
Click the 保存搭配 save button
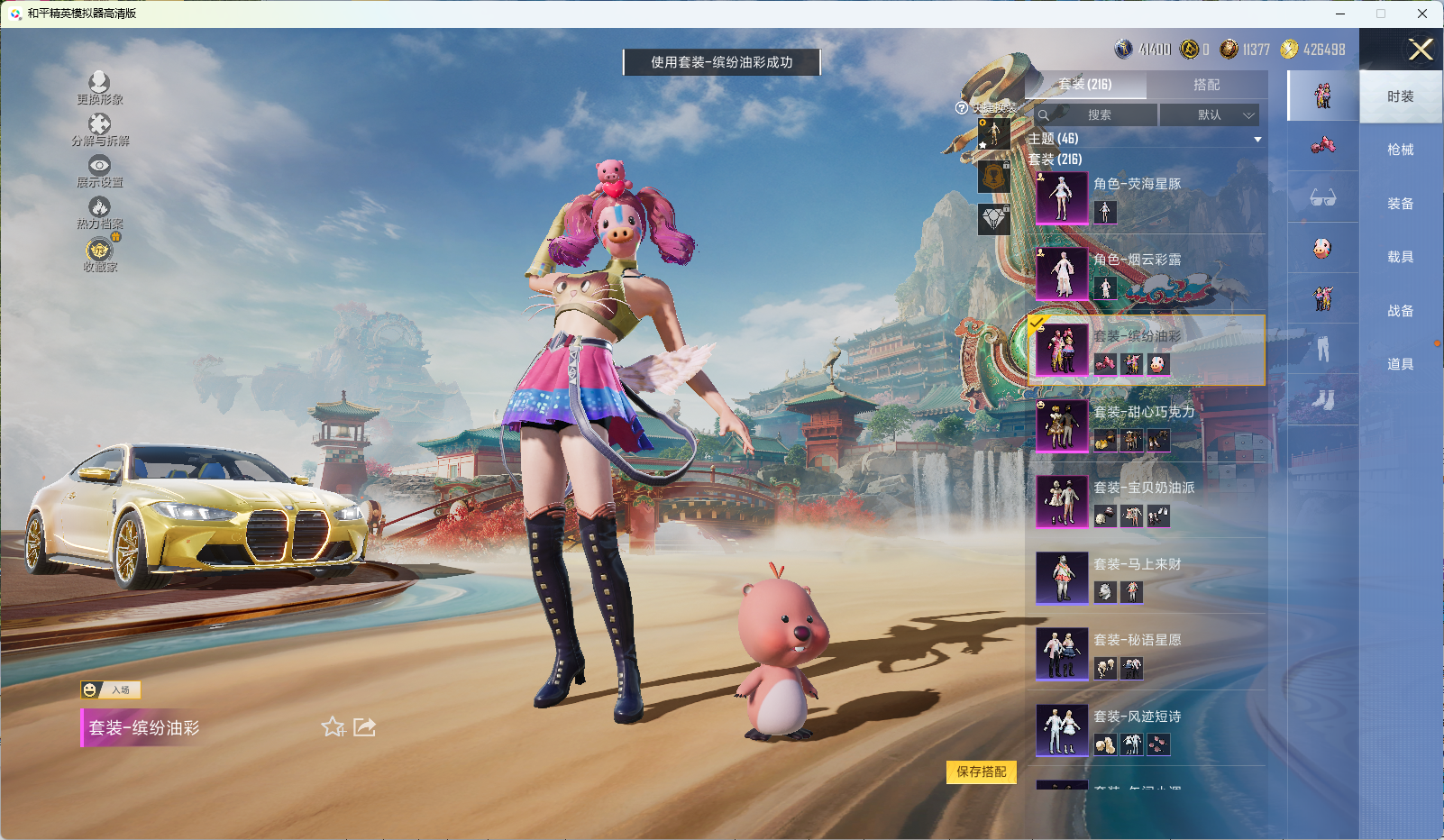tap(981, 772)
